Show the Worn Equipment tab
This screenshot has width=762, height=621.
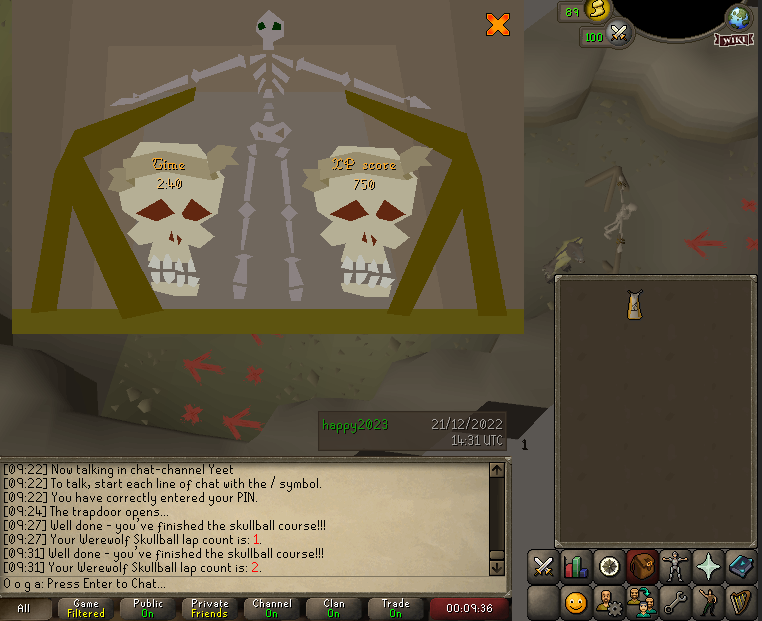click(x=675, y=567)
